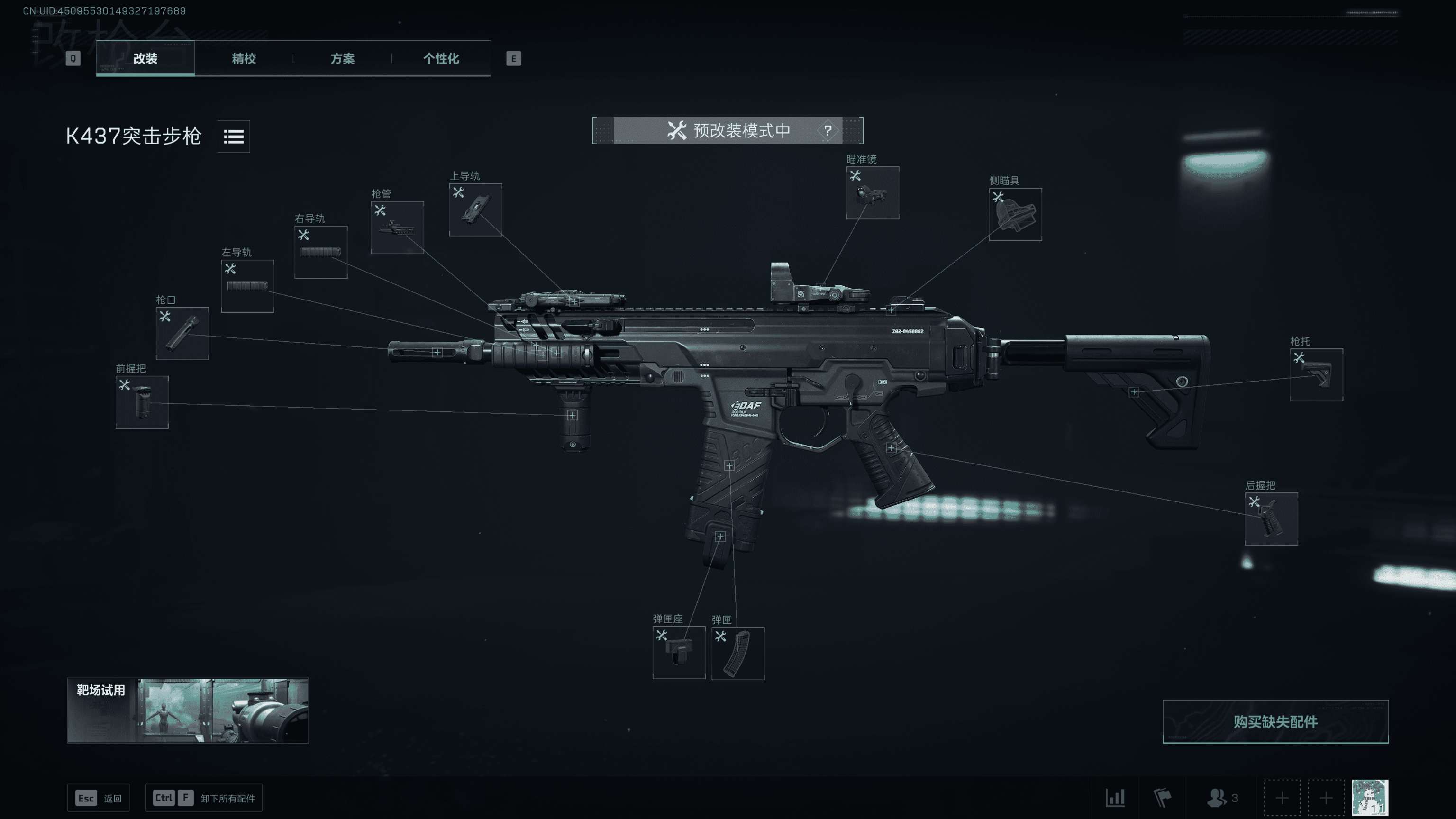Open the 上导轨 top rail slot
The width and height of the screenshot is (1456, 819).
coord(475,209)
